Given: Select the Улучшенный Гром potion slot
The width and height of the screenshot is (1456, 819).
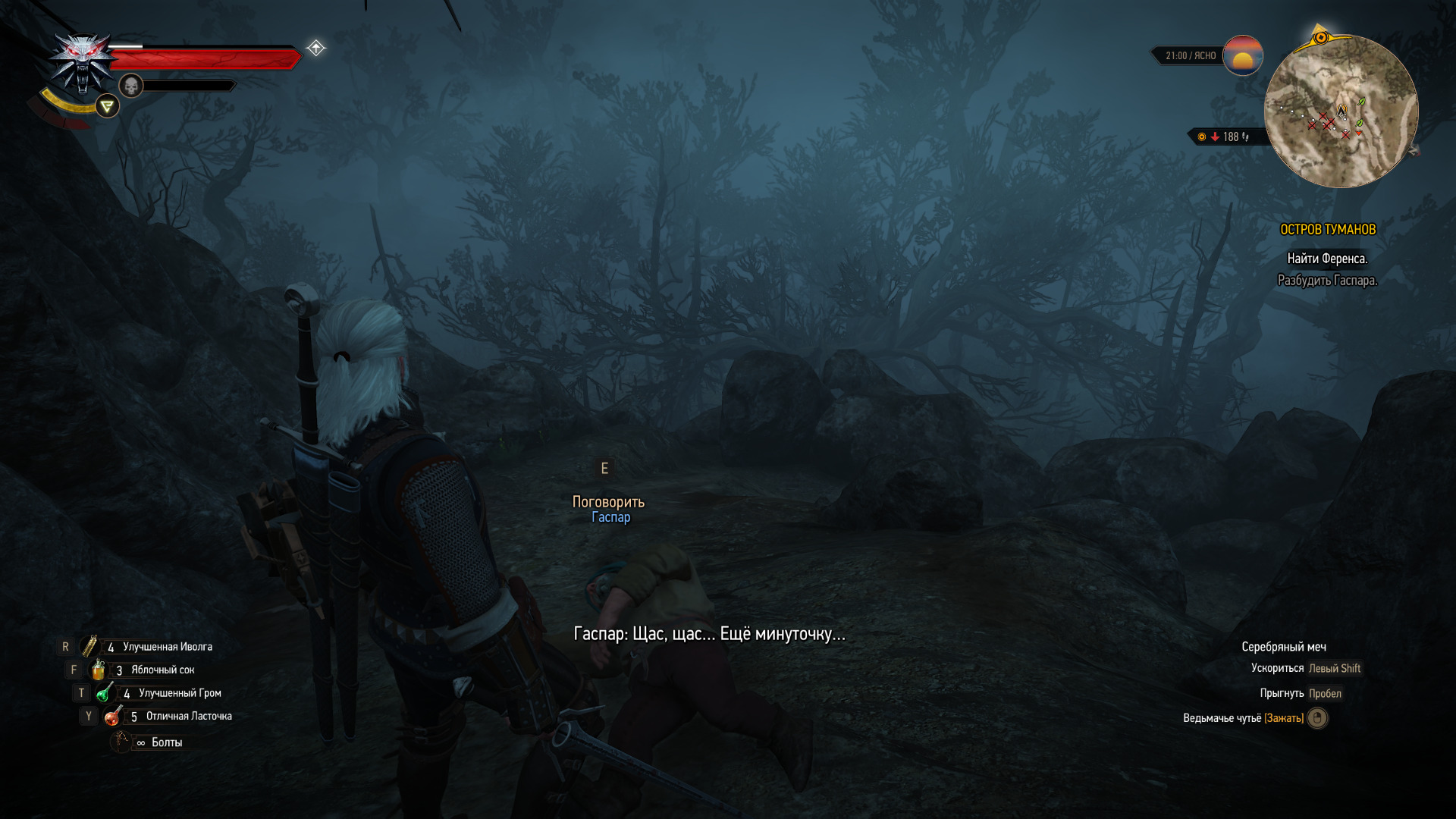Looking at the screenshot, I should click(105, 692).
